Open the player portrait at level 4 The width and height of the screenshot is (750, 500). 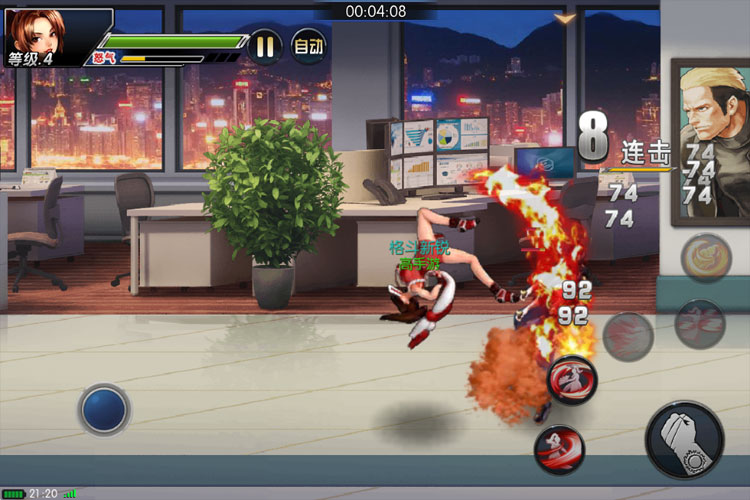pyautogui.click(x=36, y=32)
